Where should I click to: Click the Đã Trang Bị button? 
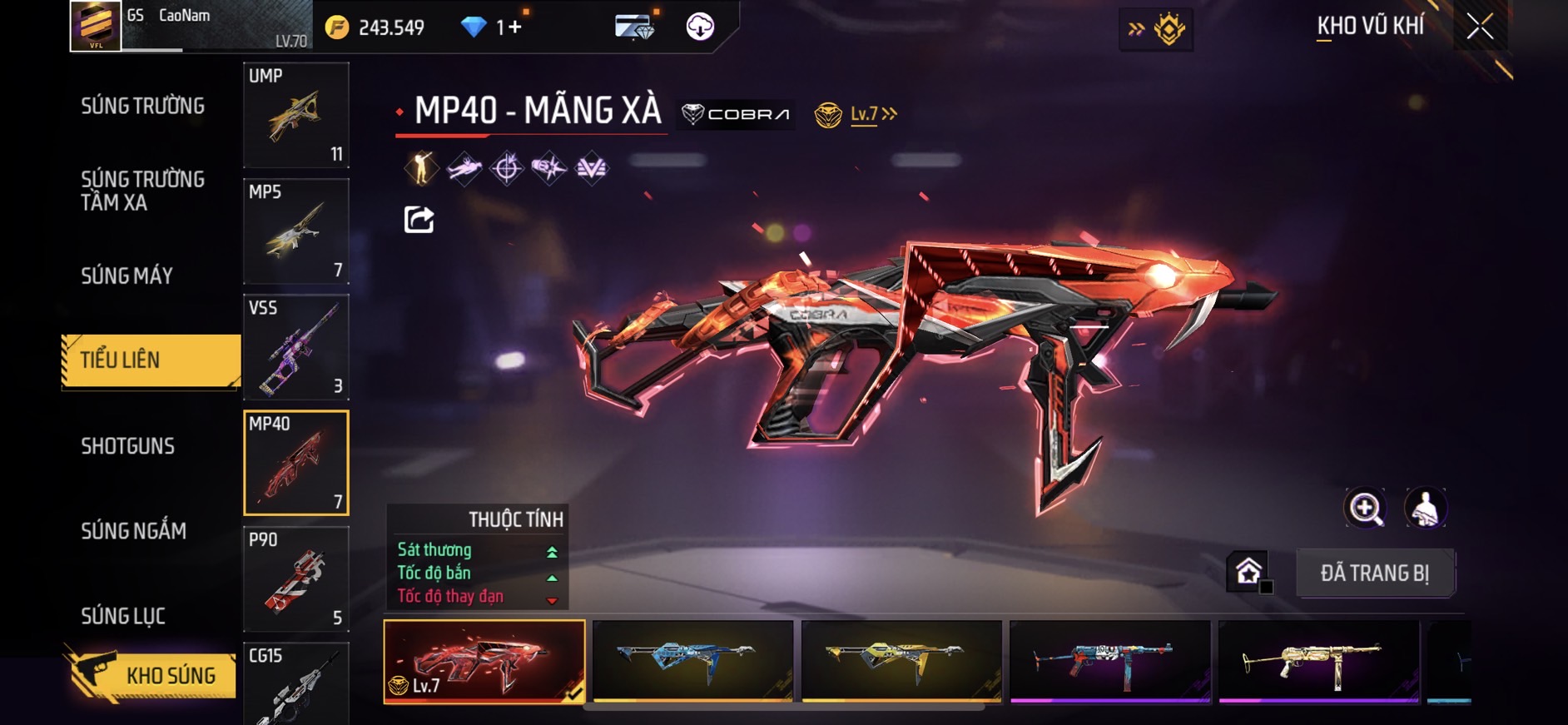point(1374,573)
